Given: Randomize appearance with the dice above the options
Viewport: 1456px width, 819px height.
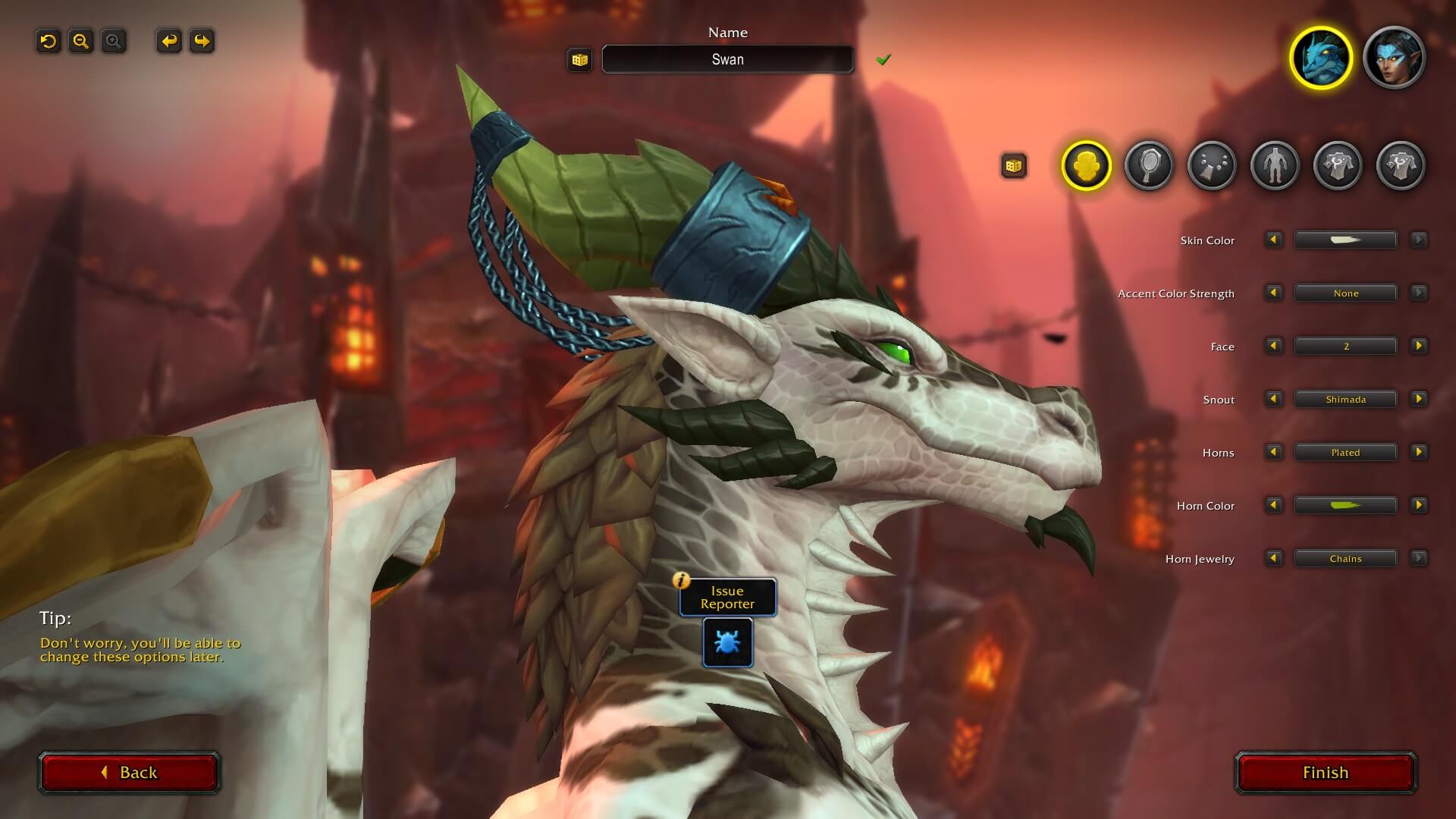Looking at the screenshot, I should pos(1014,165).
